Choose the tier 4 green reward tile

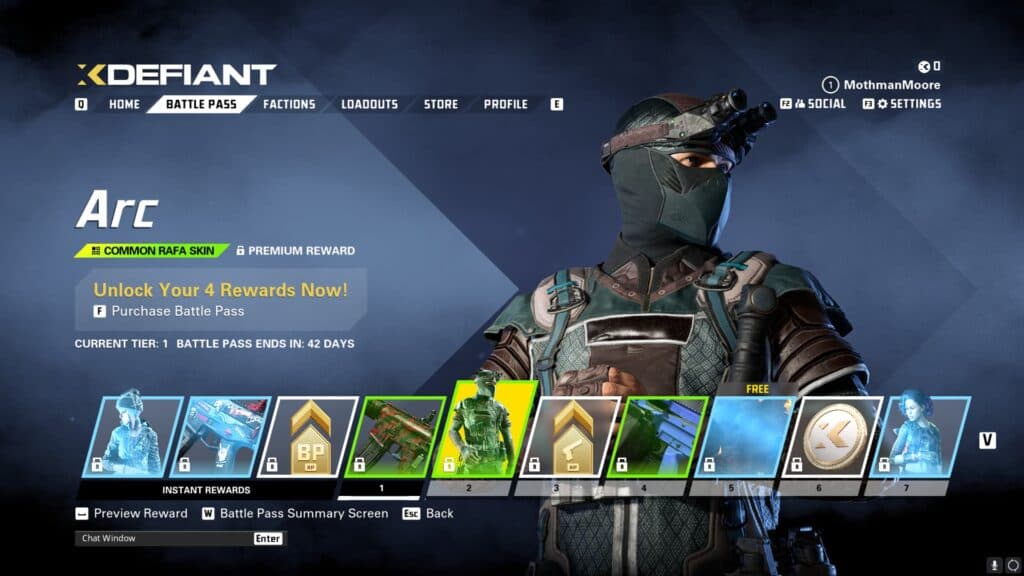(662, 436)
